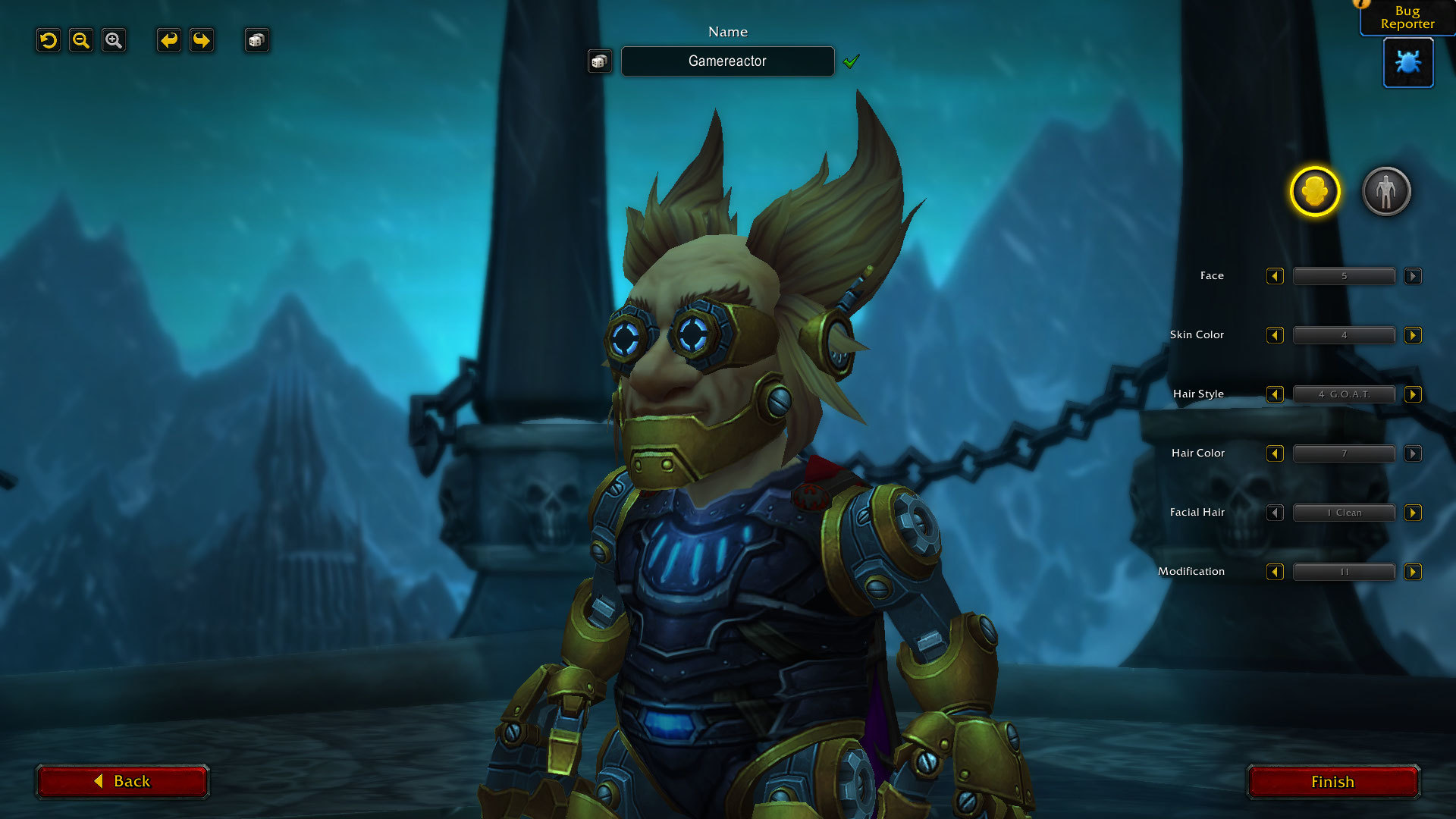The width and height of the screenshot is (1456, 819).
Task: Choose previous Face option
Action: click(x=1275, y=276)
